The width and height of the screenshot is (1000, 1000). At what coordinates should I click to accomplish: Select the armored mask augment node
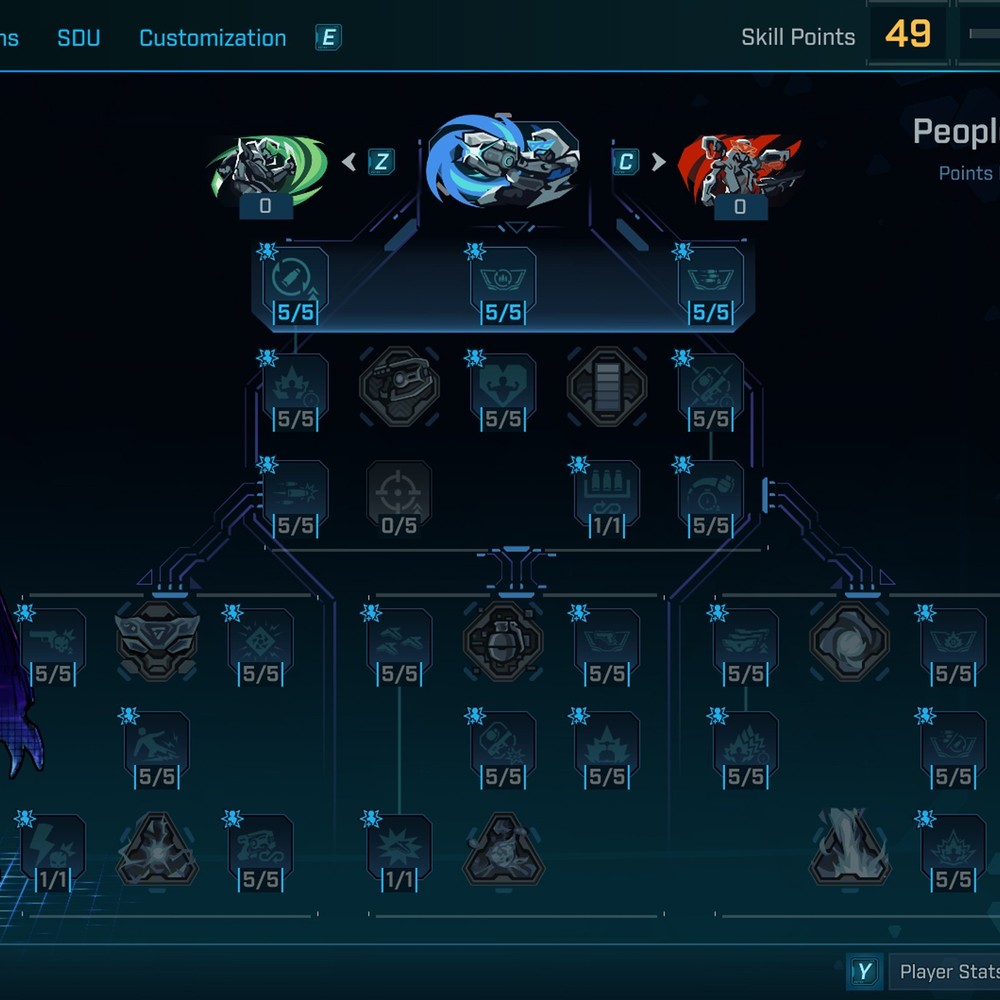pos(157,641)
